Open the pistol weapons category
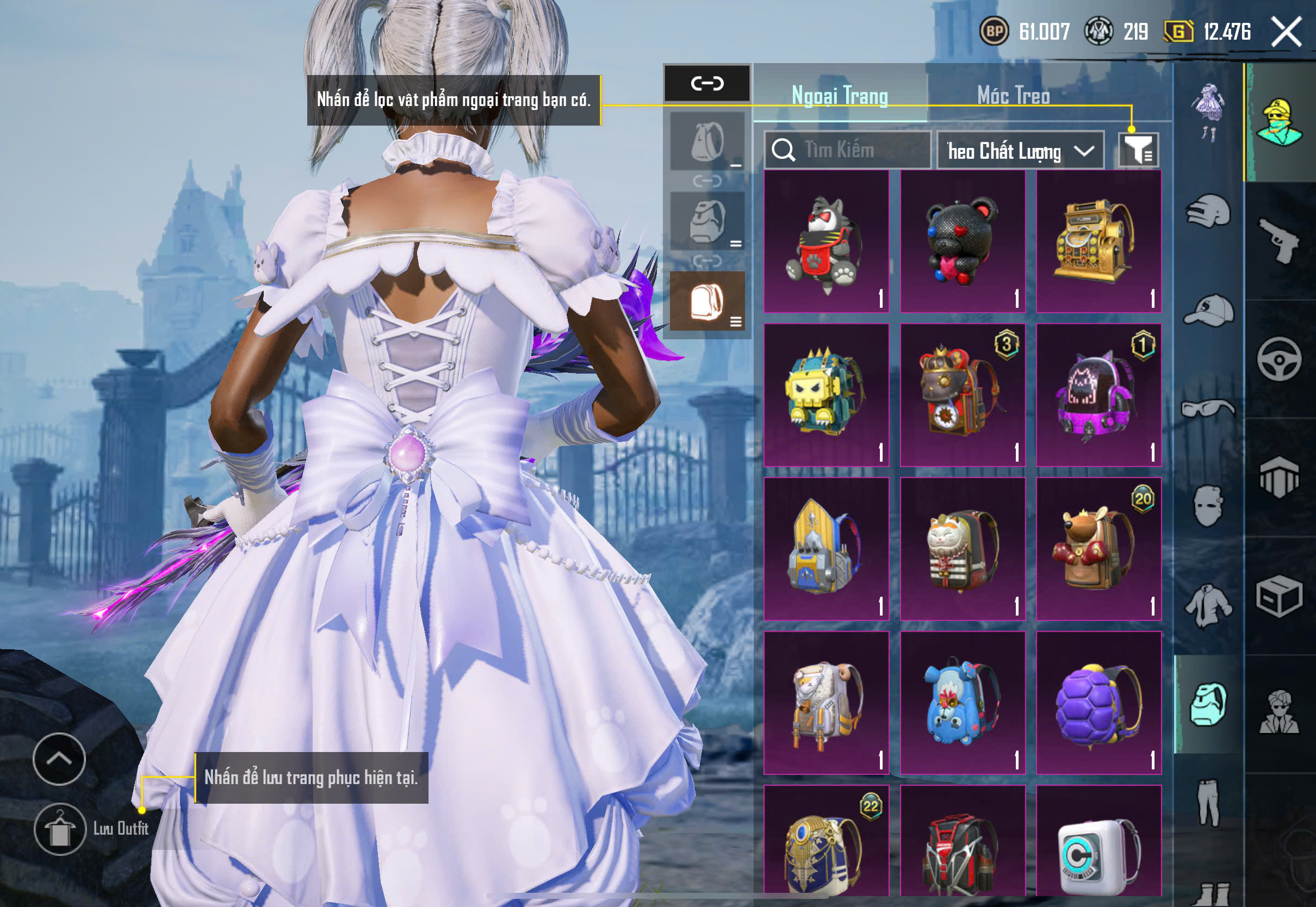 click(x=1279, y=241)
